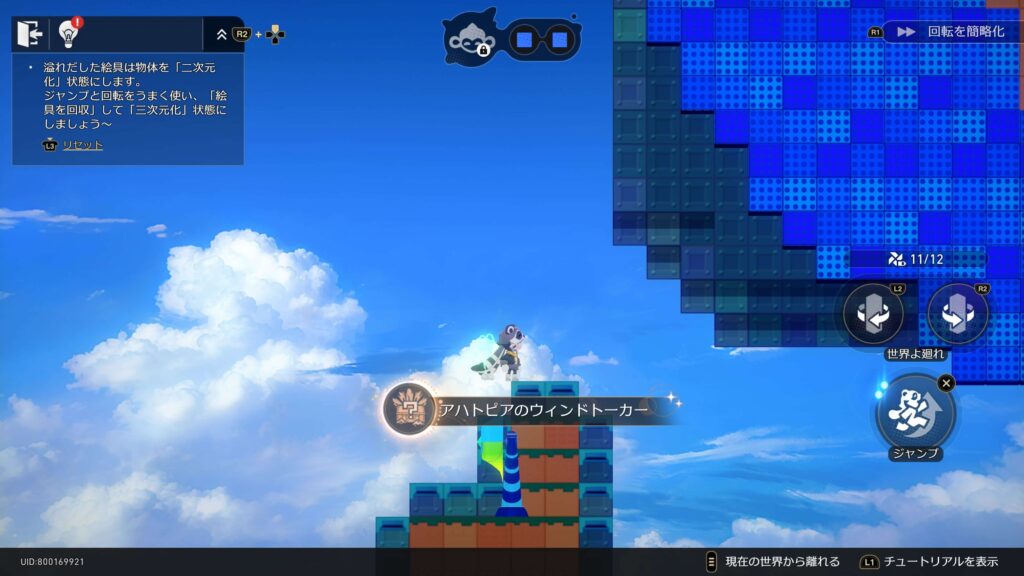Rotate the world clockwise
1024x576 pixels.
tap(958, 315)
